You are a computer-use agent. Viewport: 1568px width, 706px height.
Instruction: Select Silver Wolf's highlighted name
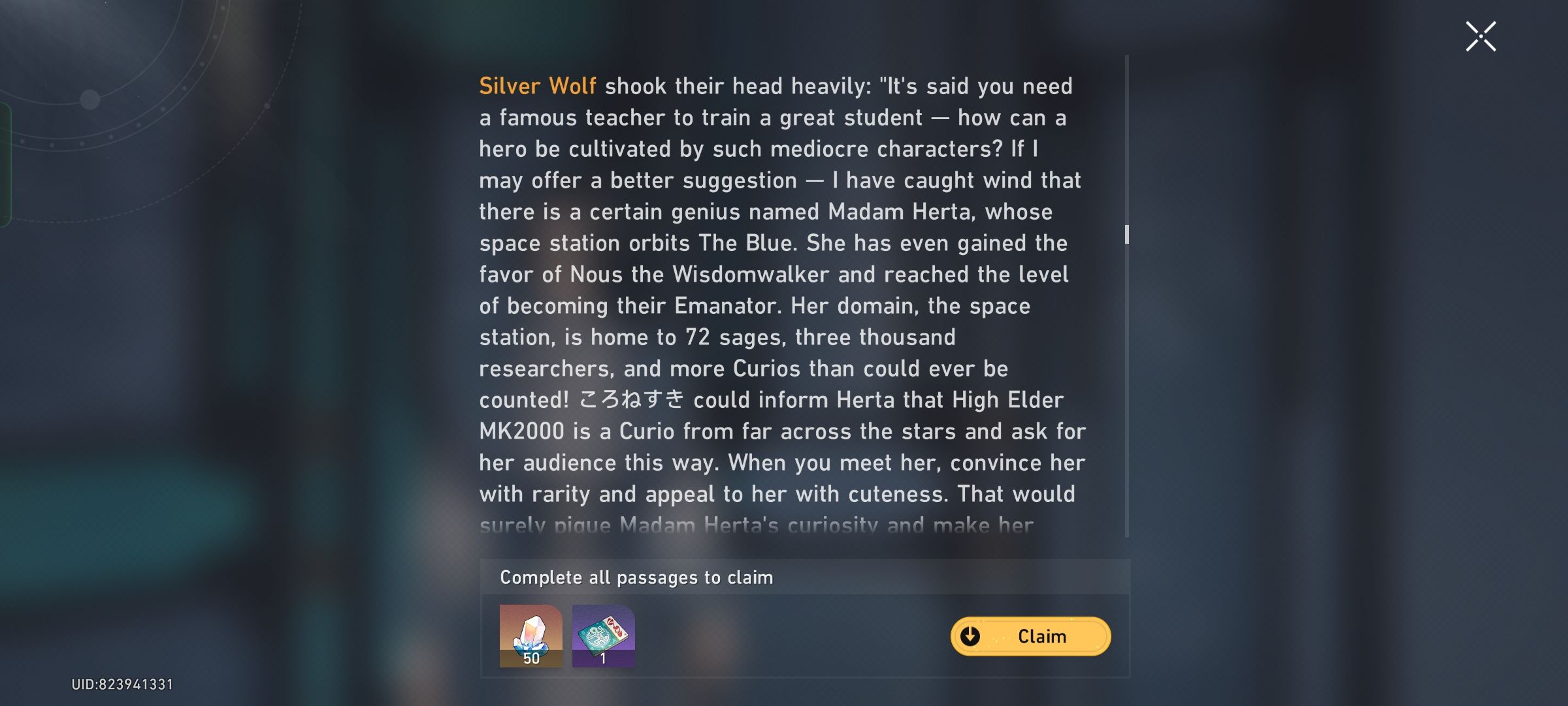[537, 86]
